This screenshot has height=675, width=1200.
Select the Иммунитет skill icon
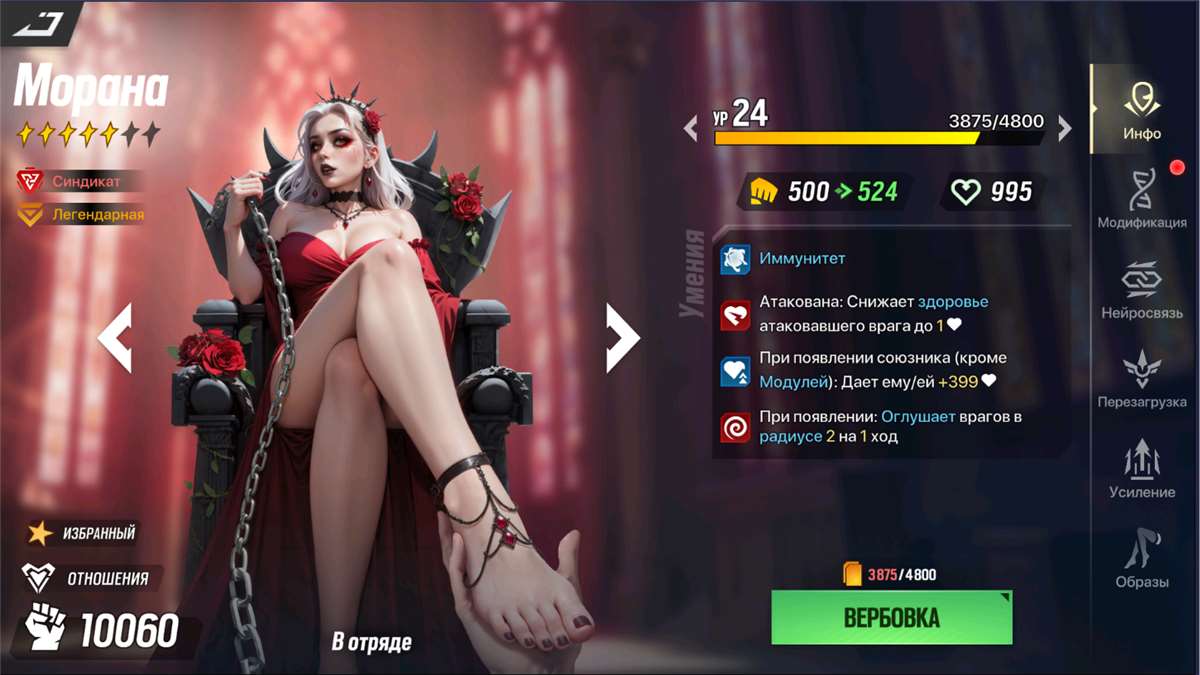click(735, 259)
